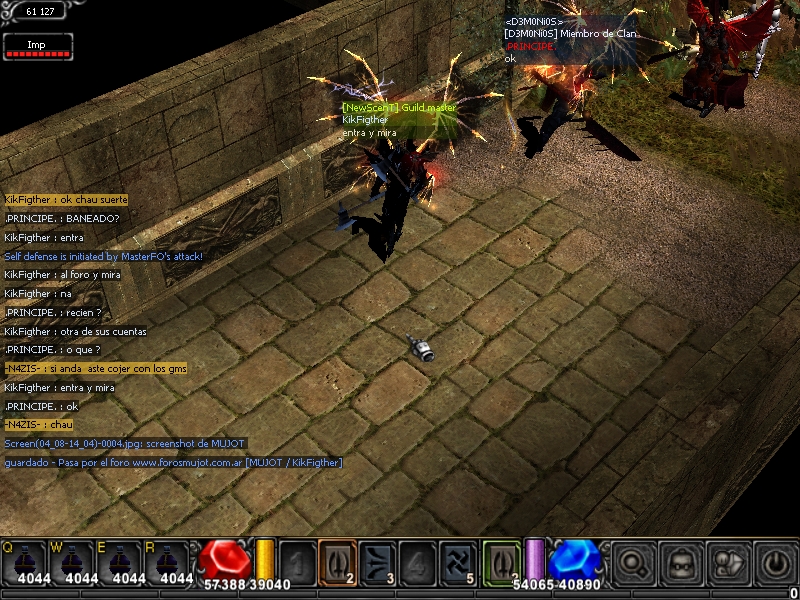
Task: Click the power system menu button
Action: point(776,562)
